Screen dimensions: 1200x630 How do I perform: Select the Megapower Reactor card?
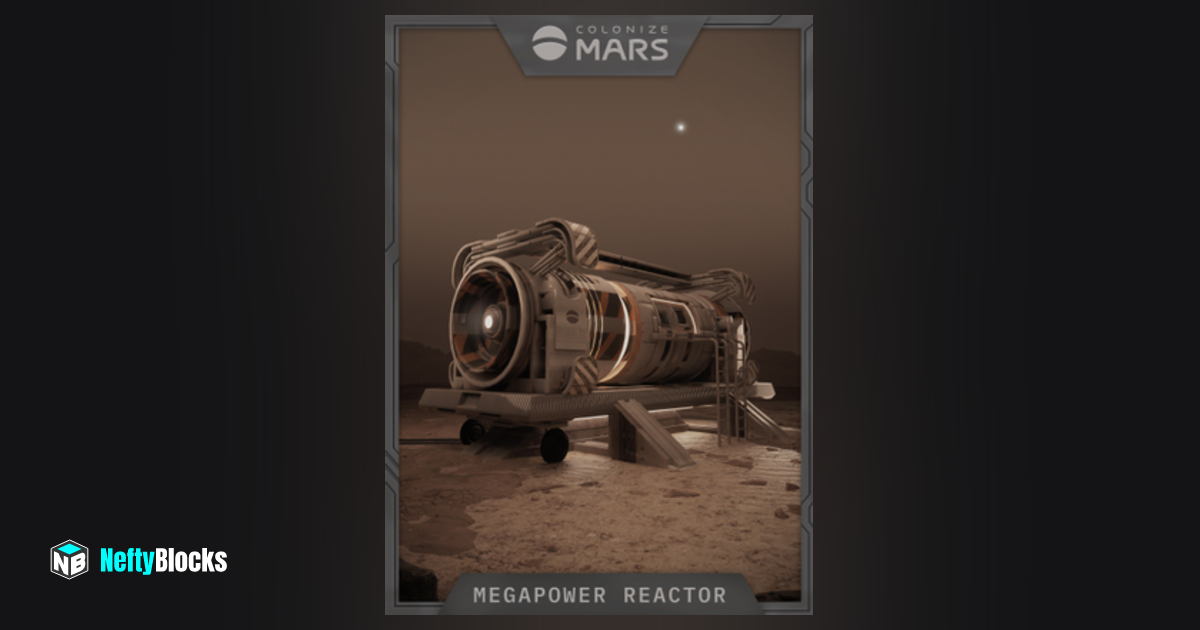599,315
